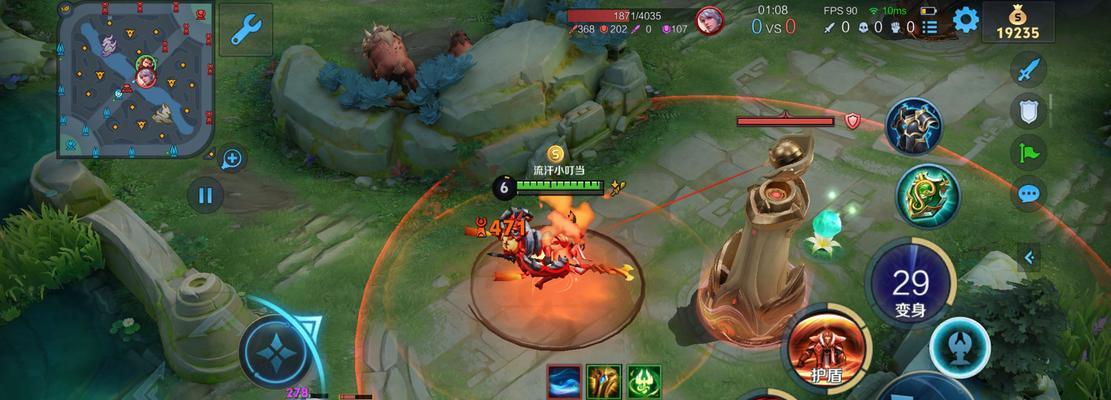Select the enemy hero portrait at top
Screen dimensions: 1111x400
click(x=710, y=21)
